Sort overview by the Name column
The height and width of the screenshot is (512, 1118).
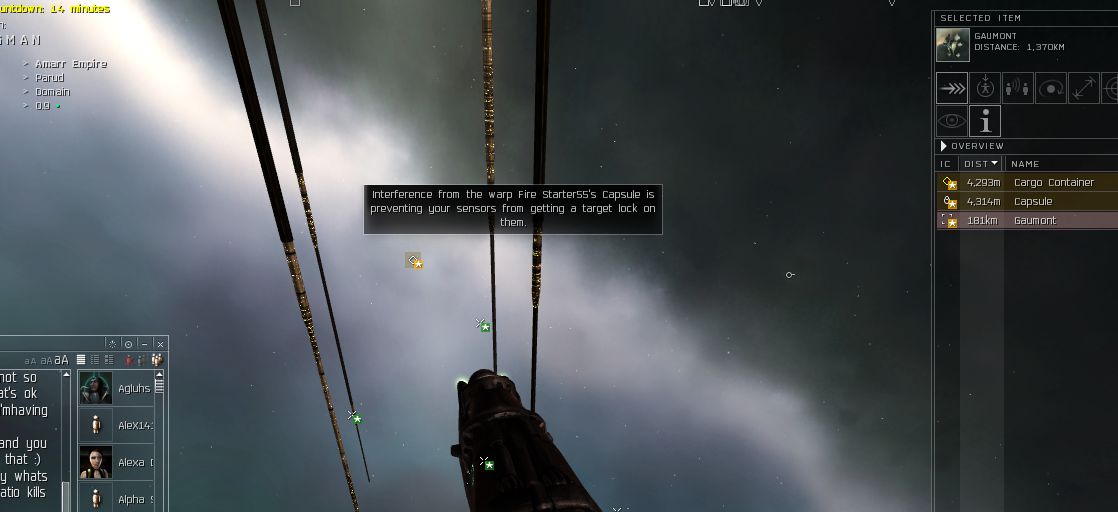[1025, 163]
